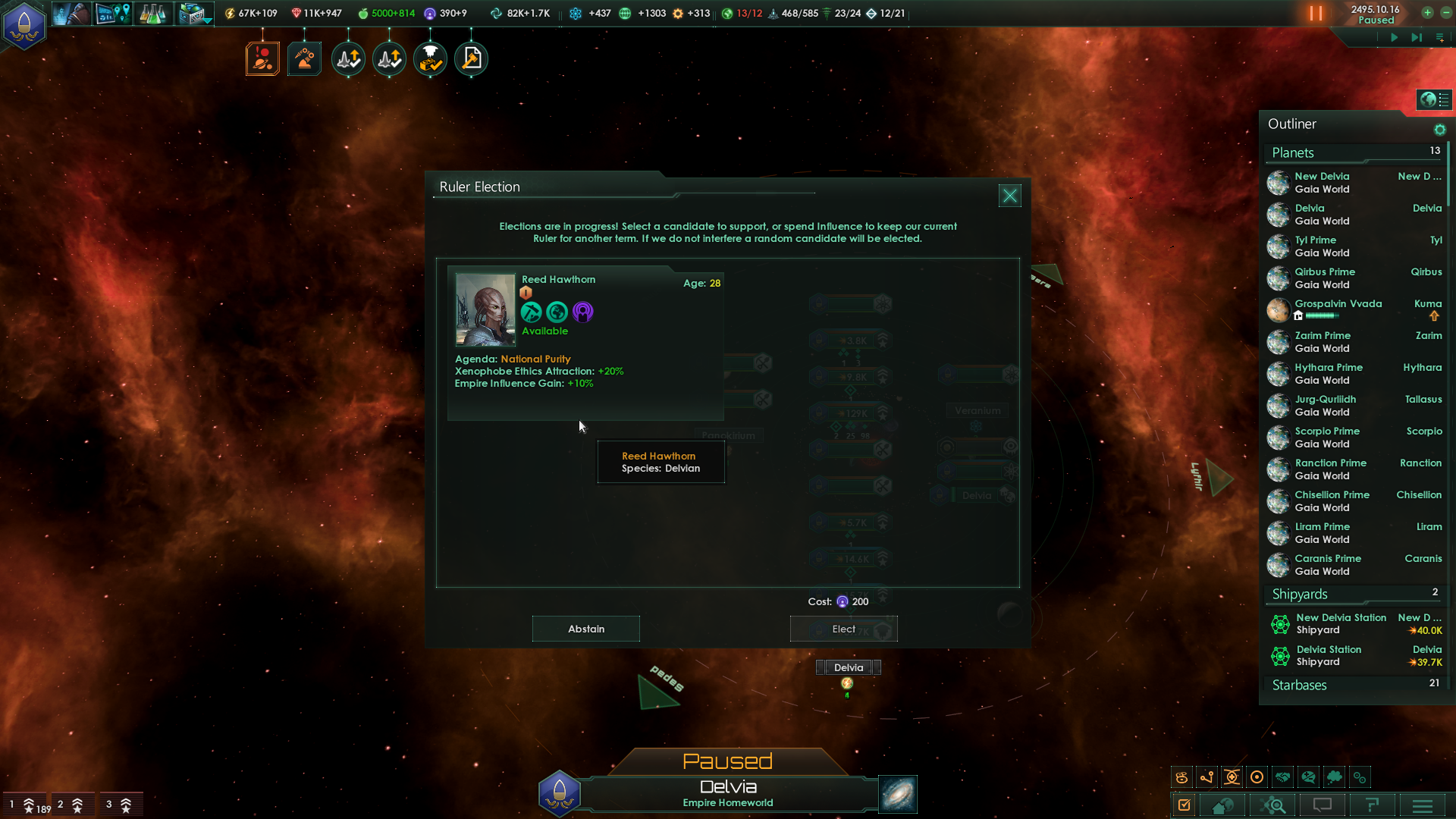Viewport: 1456px width, 819px height.
Task: Unpause the game with the pause button
Action: (1317, 13)
